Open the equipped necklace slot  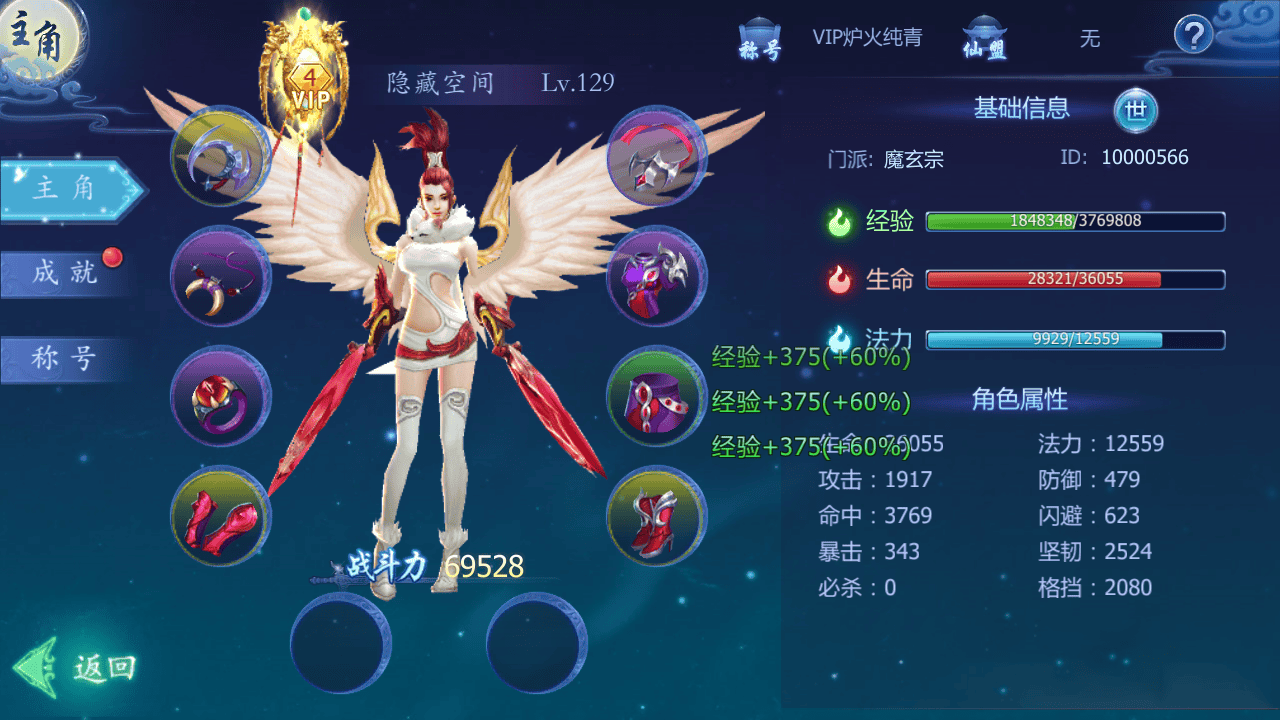pyautogui.click(x=220, y=278)
